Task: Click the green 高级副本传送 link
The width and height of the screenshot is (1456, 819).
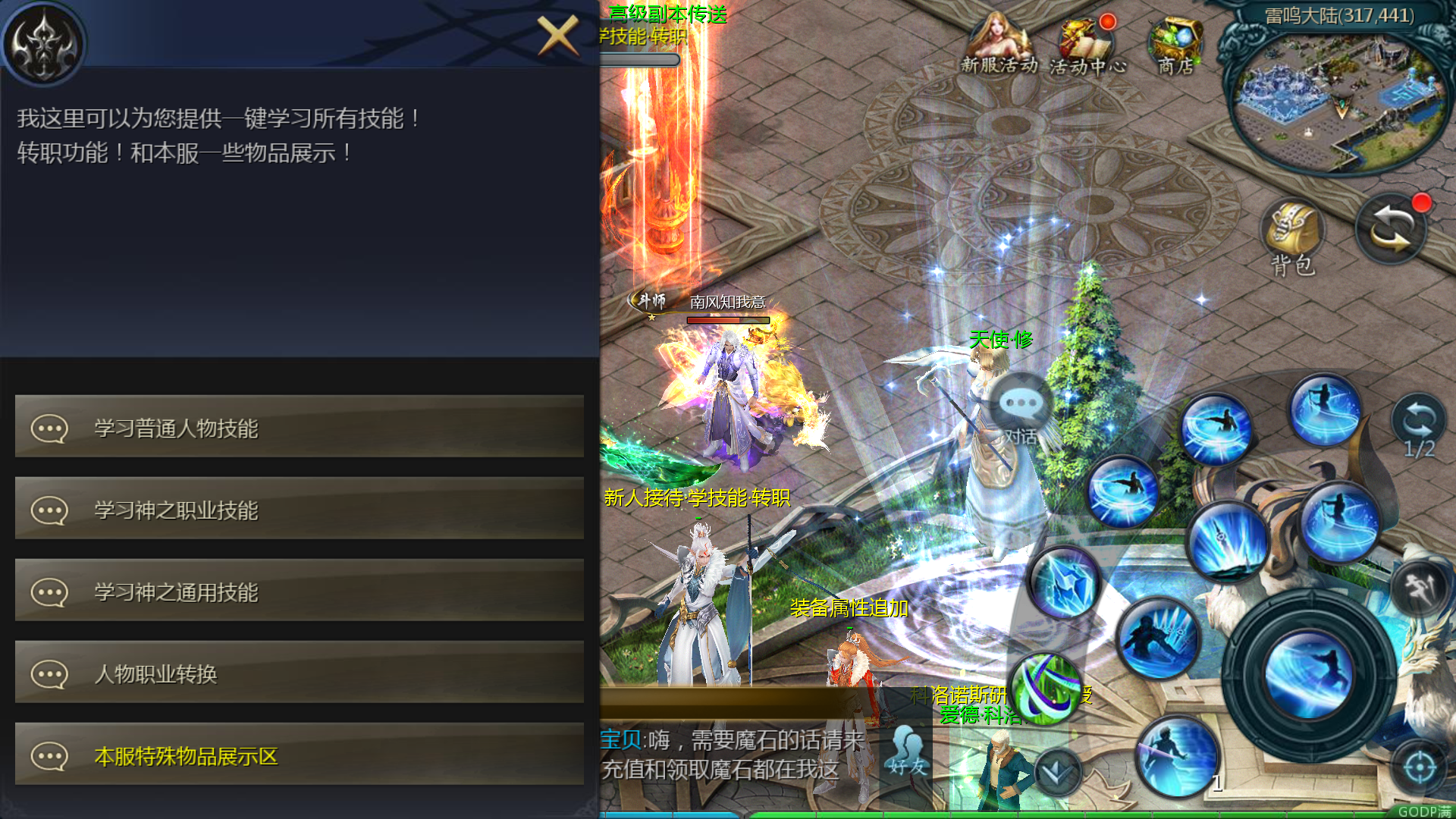Action: [x=668, y=14]
